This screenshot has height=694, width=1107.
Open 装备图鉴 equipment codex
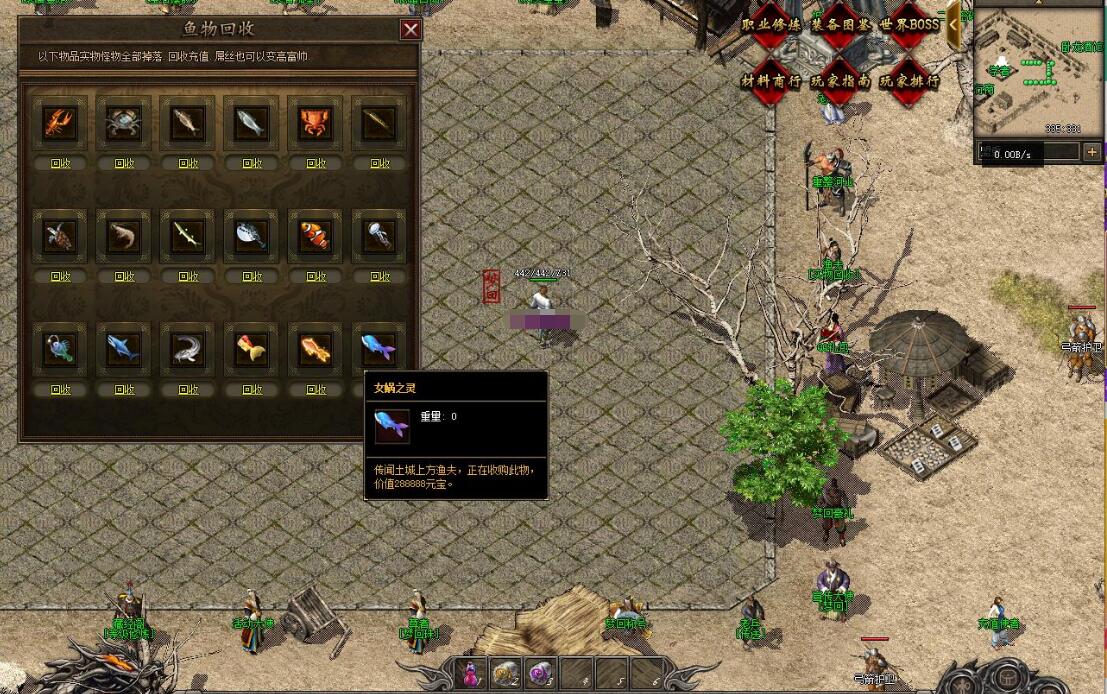pyautogui.click(x=840, y=25)
